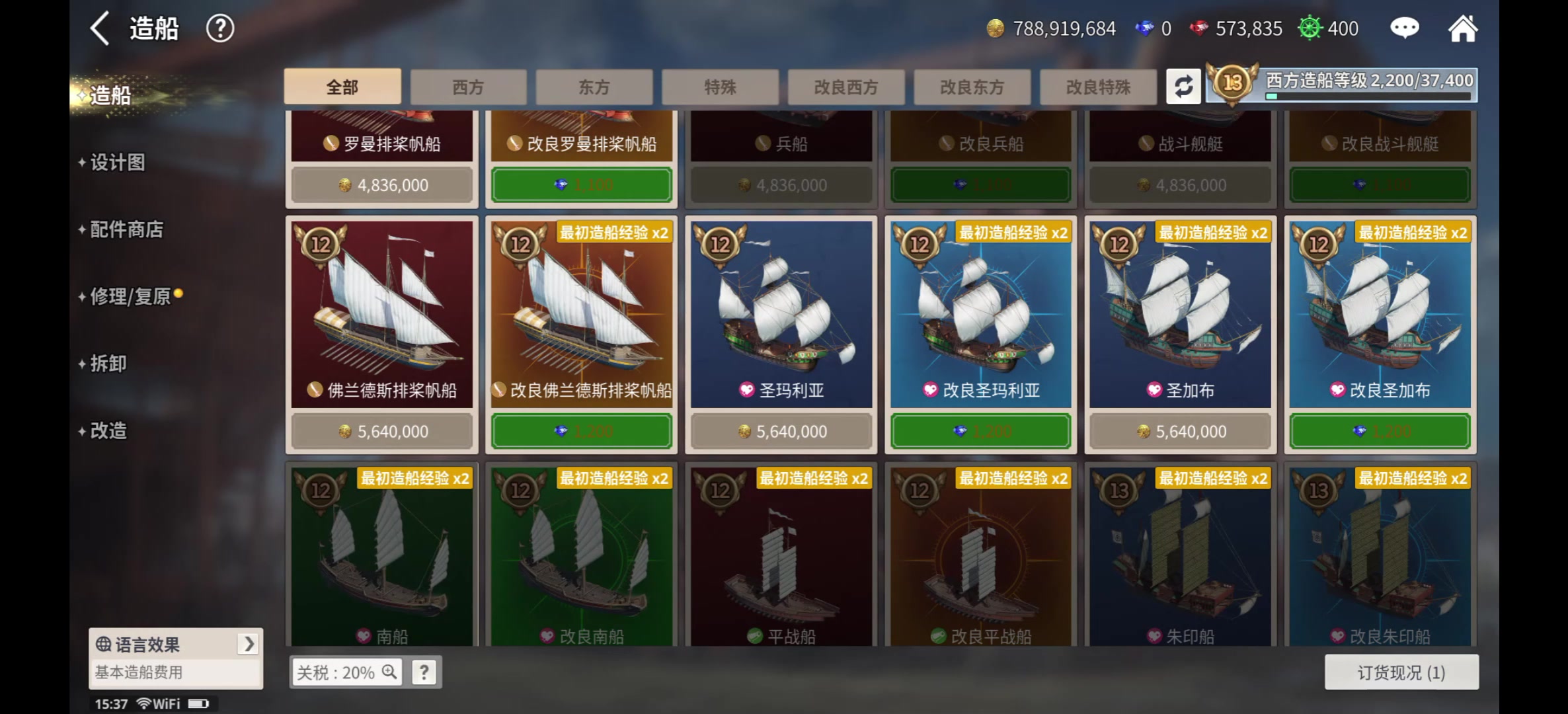Open the 配件商店 section
This screenshot has width=1568, height=714.
coord(124,229)
